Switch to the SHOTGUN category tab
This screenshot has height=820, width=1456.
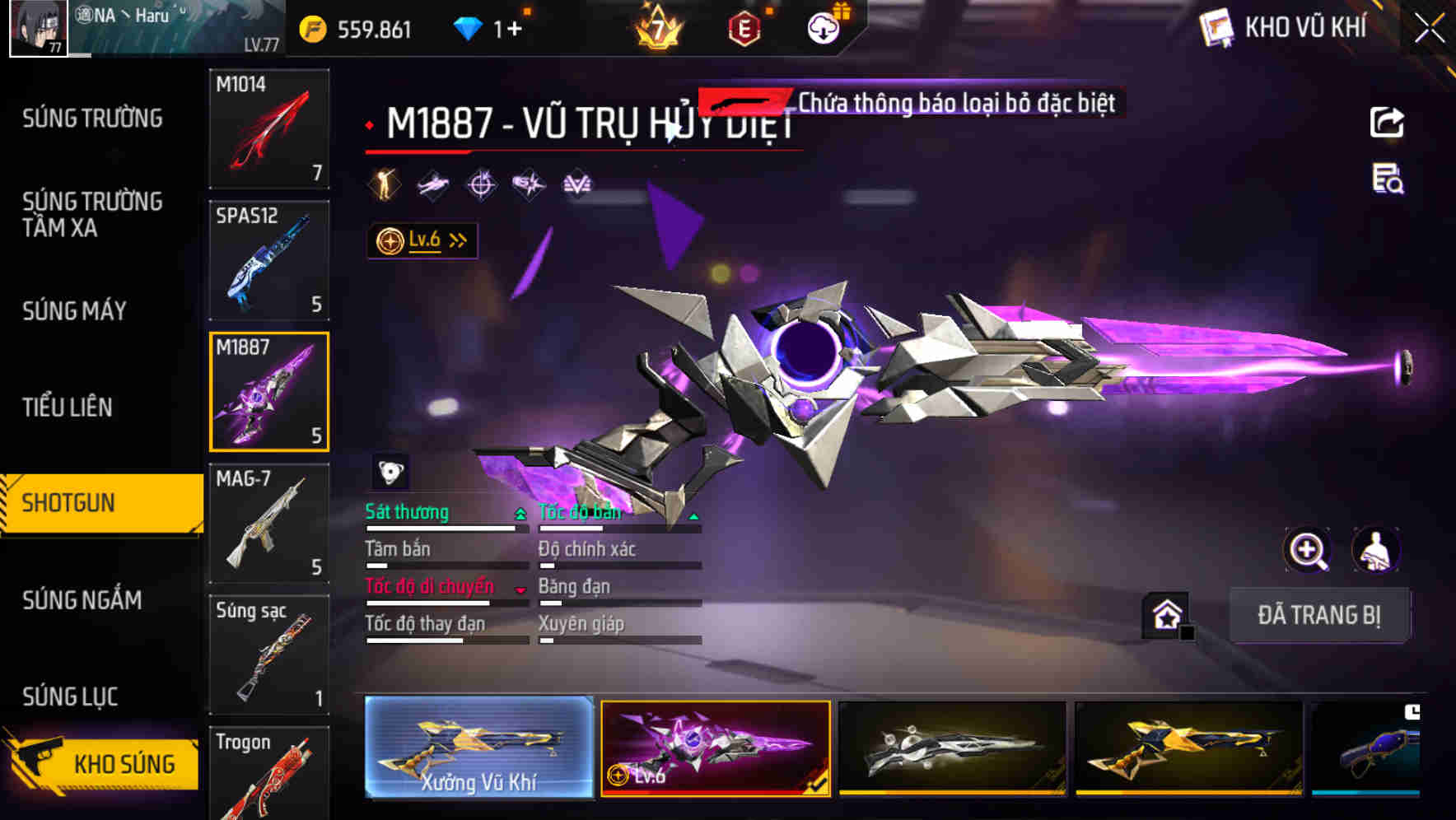click(69, 502)
